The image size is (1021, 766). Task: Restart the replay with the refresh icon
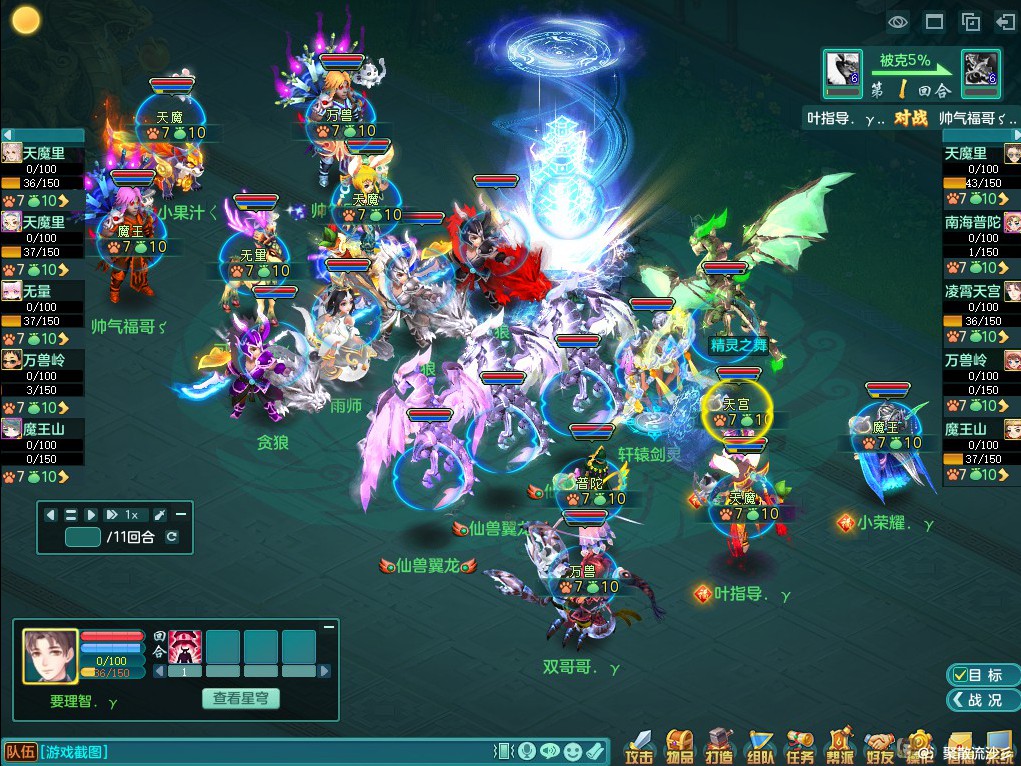tap(172, 537)
